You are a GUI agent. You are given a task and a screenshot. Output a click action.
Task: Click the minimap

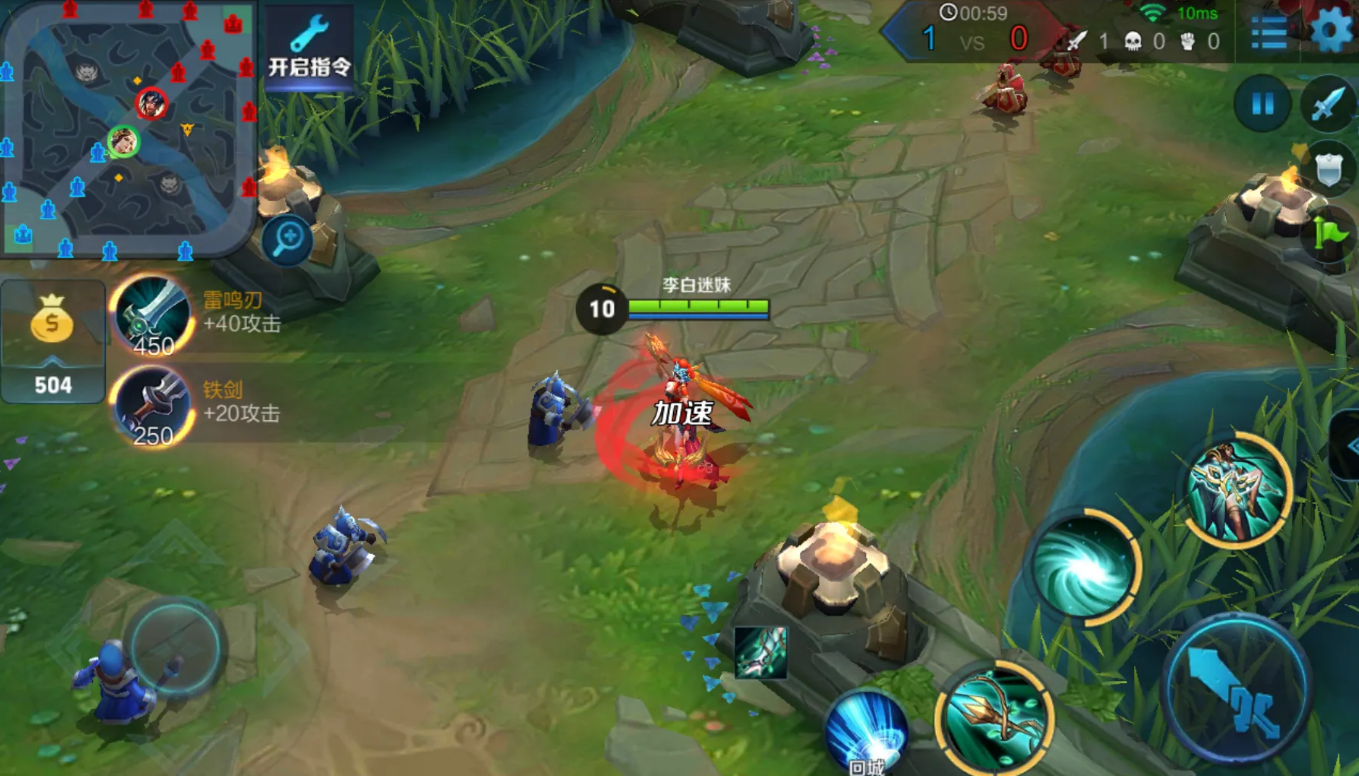pyautogui.click(x=128, y=128)
